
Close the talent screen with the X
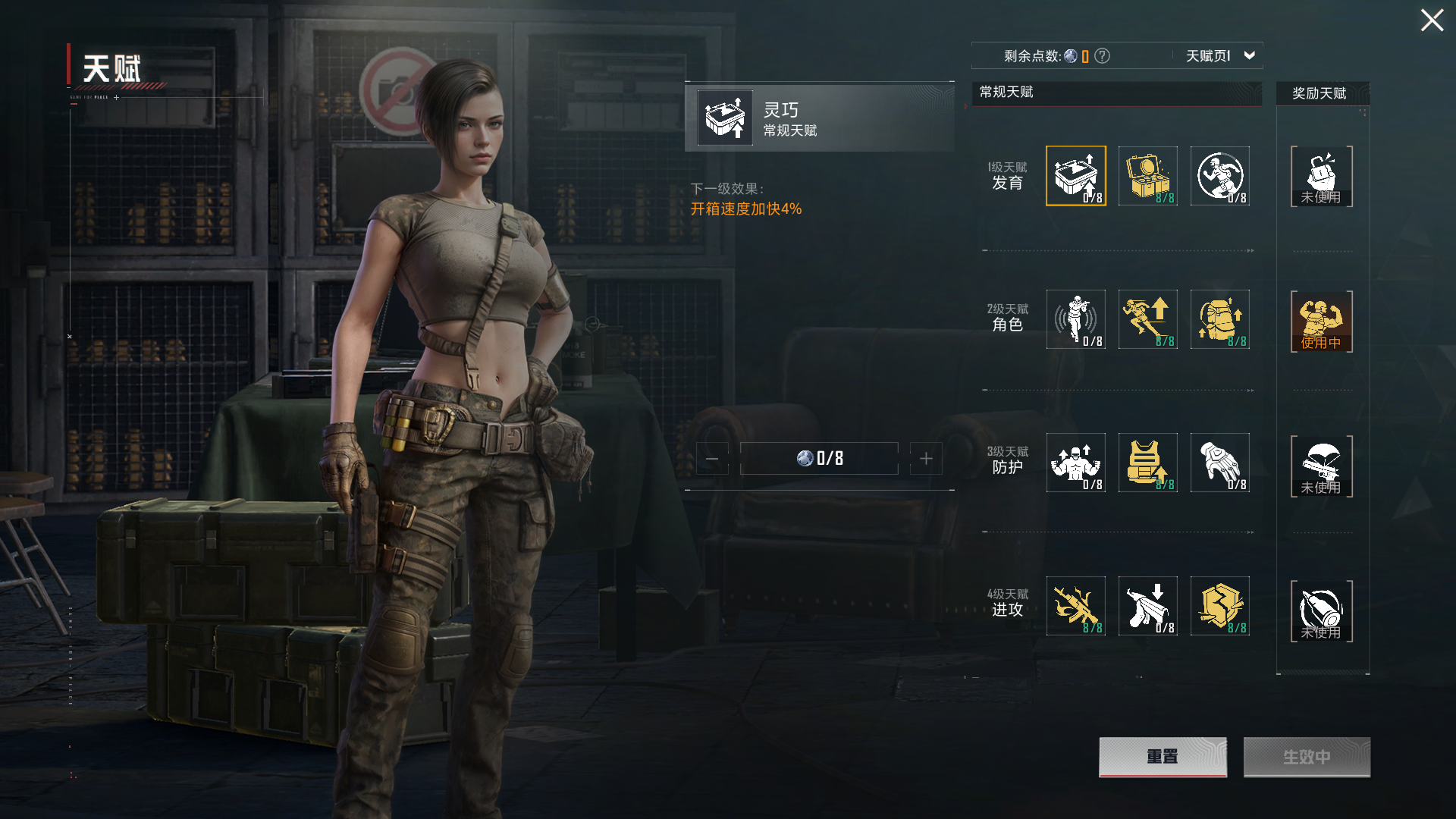pyautogui.click(x=1432, y=20)
